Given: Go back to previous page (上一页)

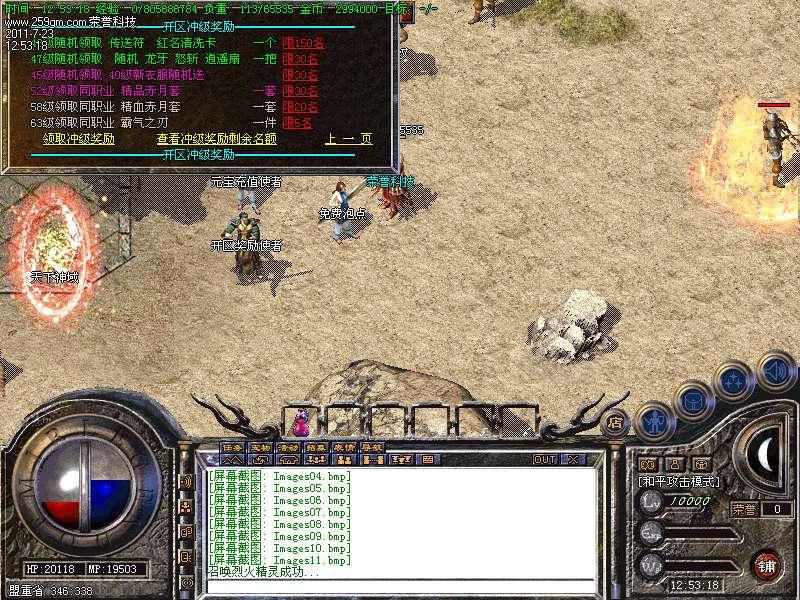Looking at the screenshot, I should 348,139.
